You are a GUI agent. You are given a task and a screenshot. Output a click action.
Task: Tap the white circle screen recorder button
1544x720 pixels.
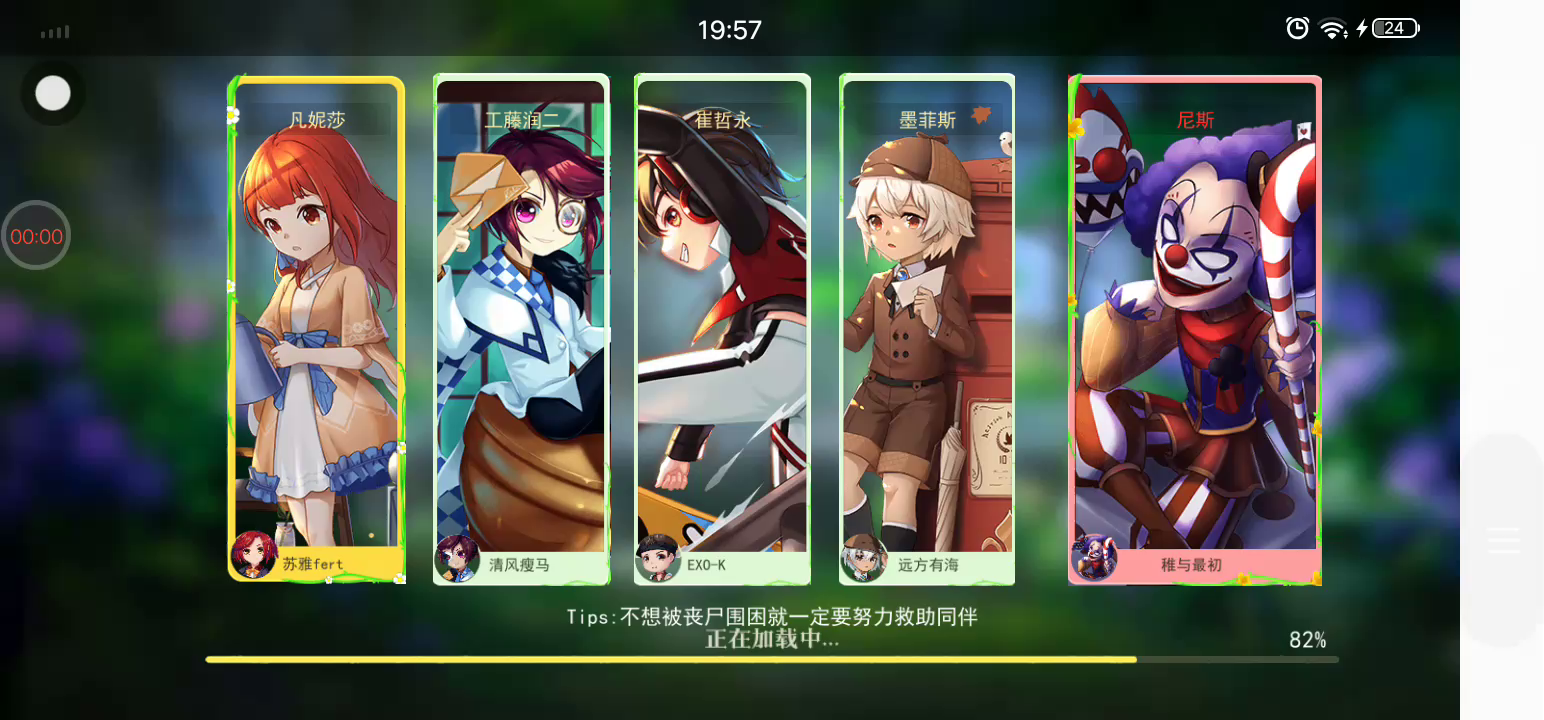(53, 94)
